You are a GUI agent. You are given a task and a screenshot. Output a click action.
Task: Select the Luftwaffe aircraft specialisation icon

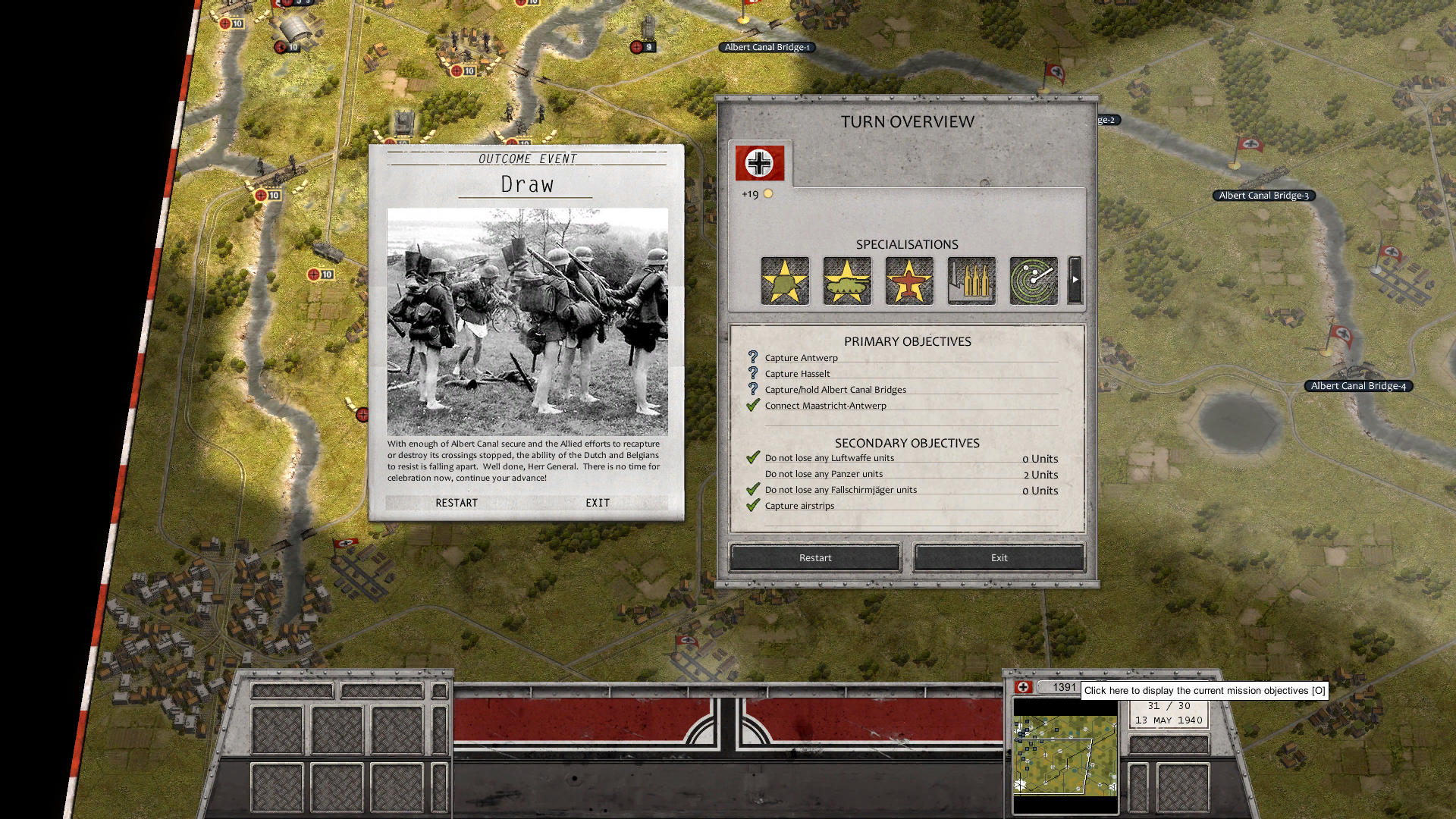(x=909, y=281)
